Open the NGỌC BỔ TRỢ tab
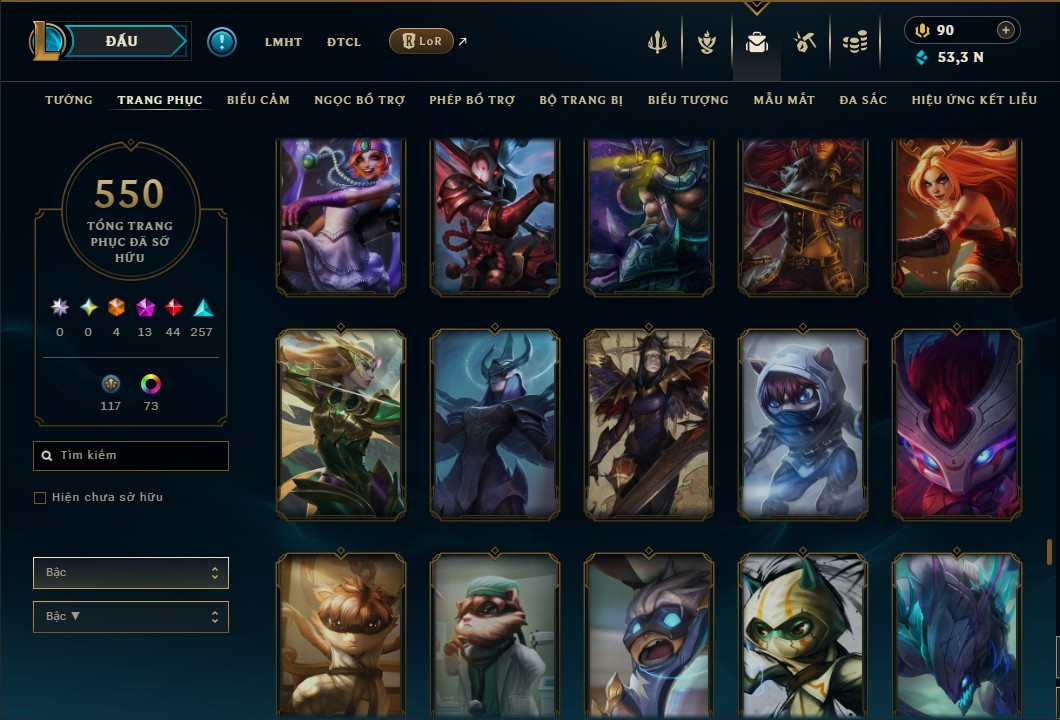The height and width of the screenshot is (720, 1060). coord(359,100)
